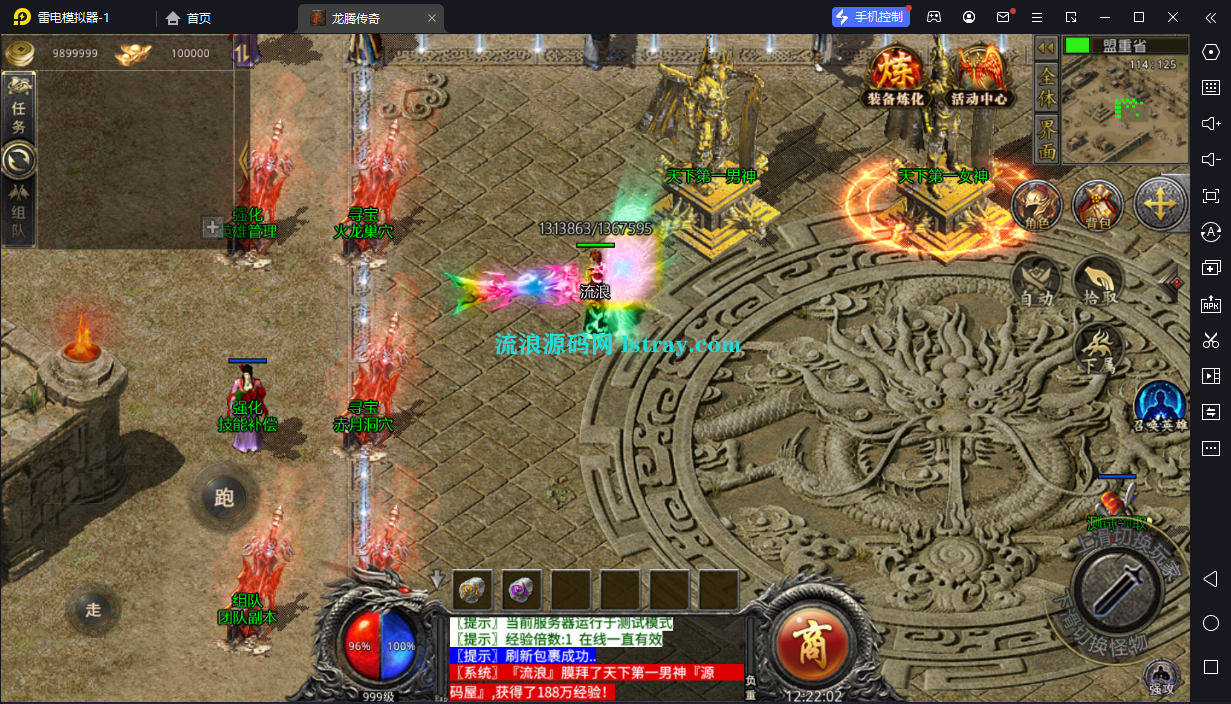Screen dimensions: 1231x704
Task: Switch to 跑 run mode
Action: (223, 497)
